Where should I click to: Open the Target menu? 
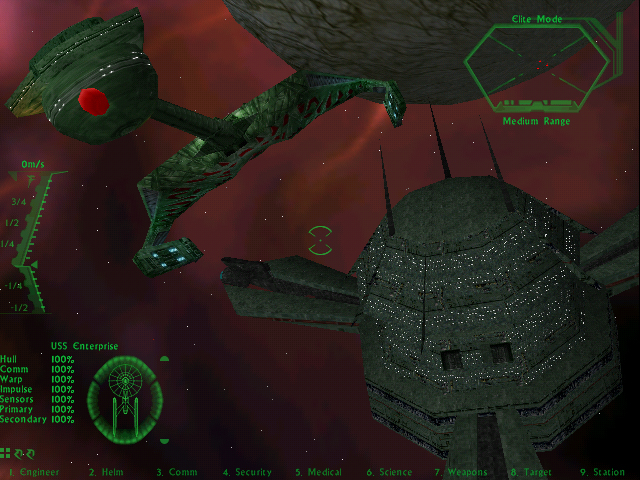530,472
